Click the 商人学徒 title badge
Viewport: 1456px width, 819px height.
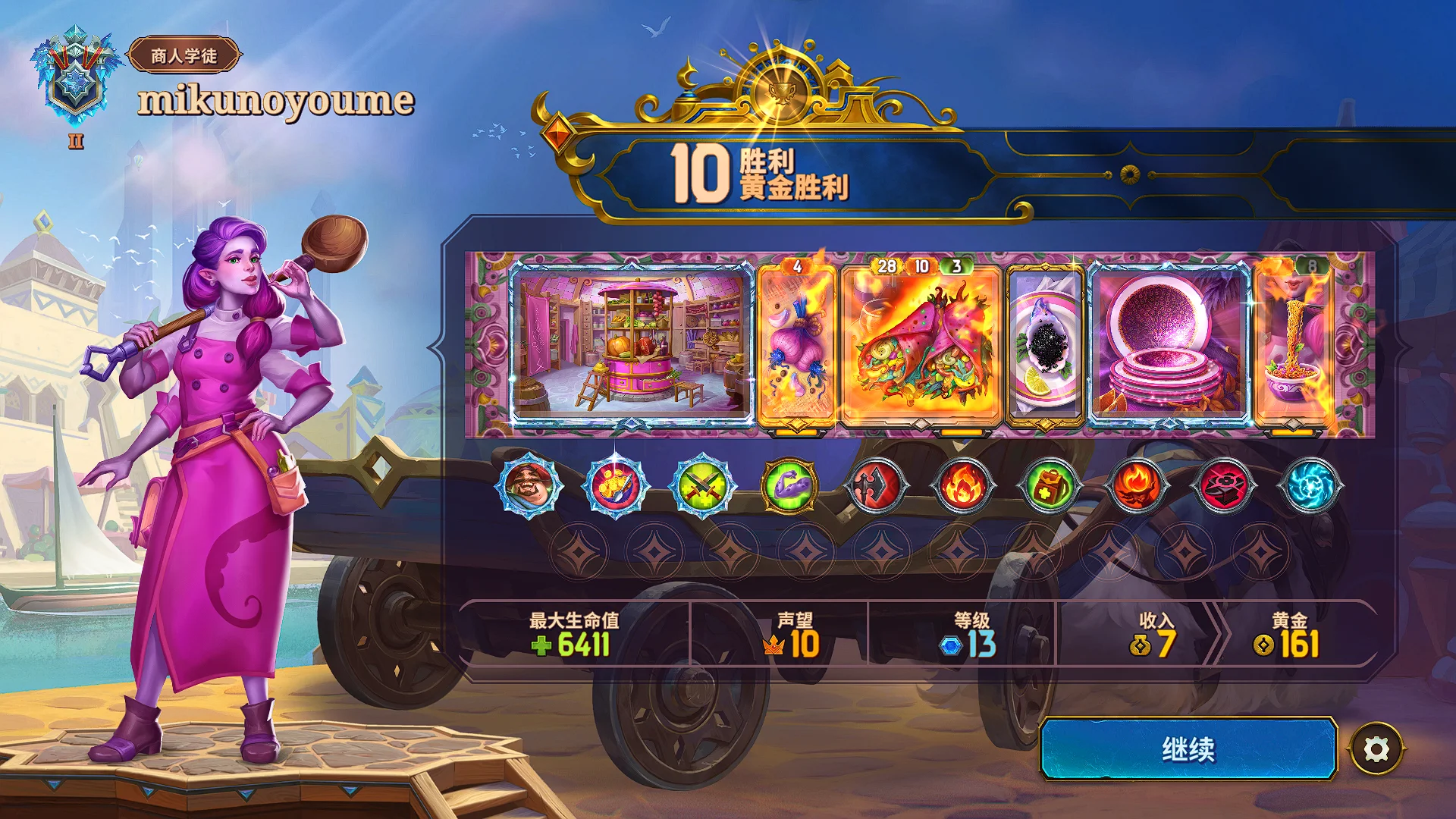point(184,55)
